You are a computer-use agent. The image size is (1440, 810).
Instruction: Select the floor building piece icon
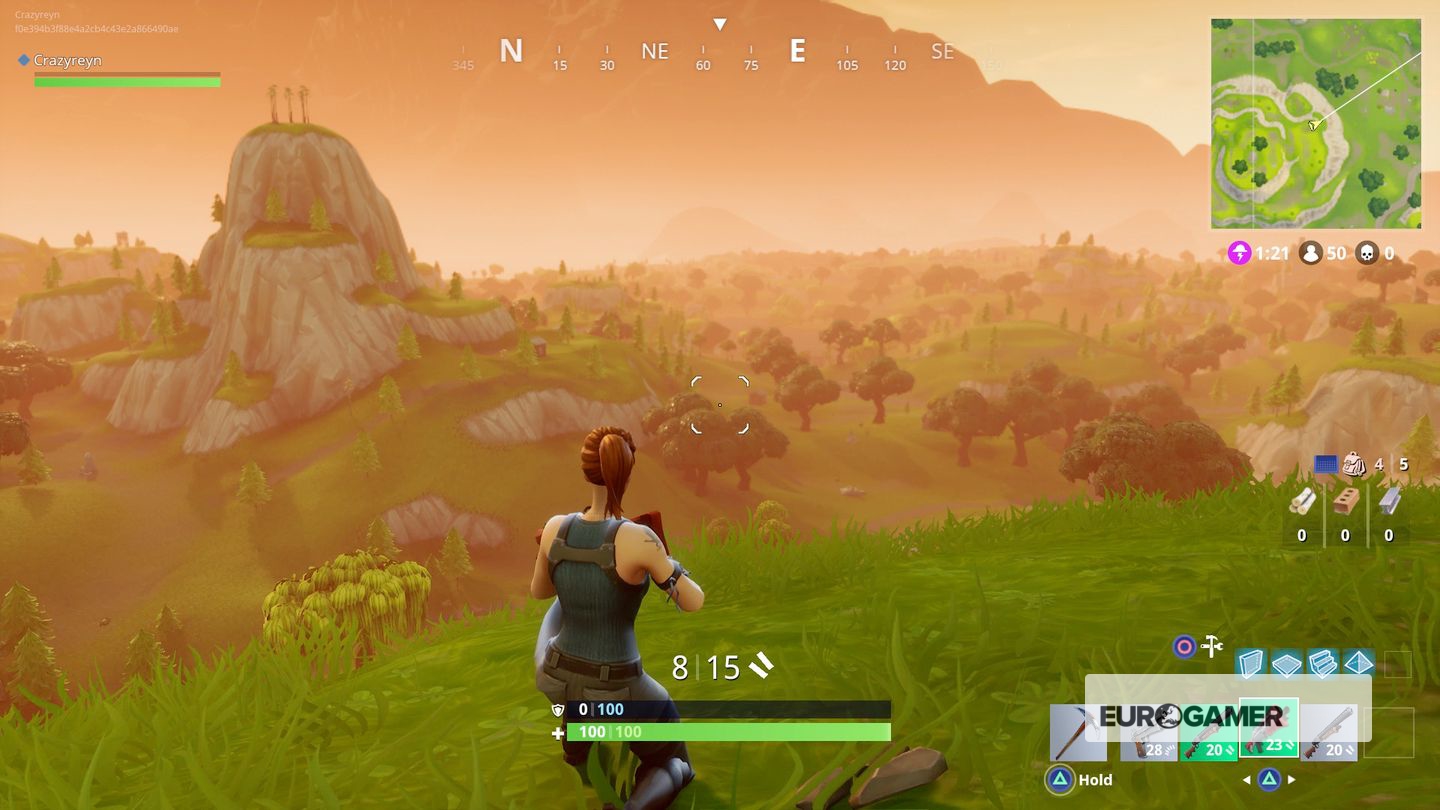pyautogui.click(x=1285, y=663)
